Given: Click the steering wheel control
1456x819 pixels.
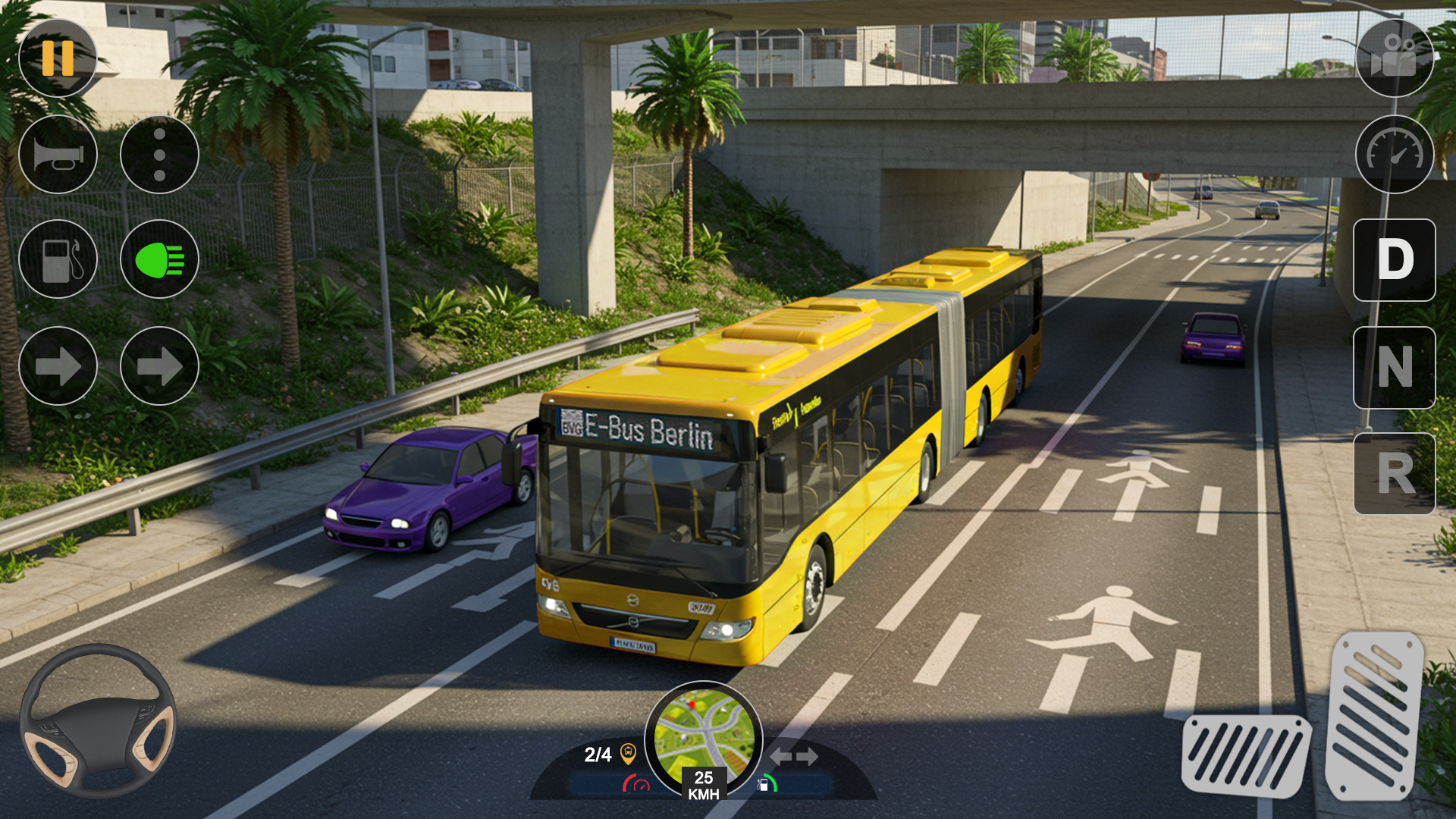Looking at the screenshot, I should tap(98, 720).
